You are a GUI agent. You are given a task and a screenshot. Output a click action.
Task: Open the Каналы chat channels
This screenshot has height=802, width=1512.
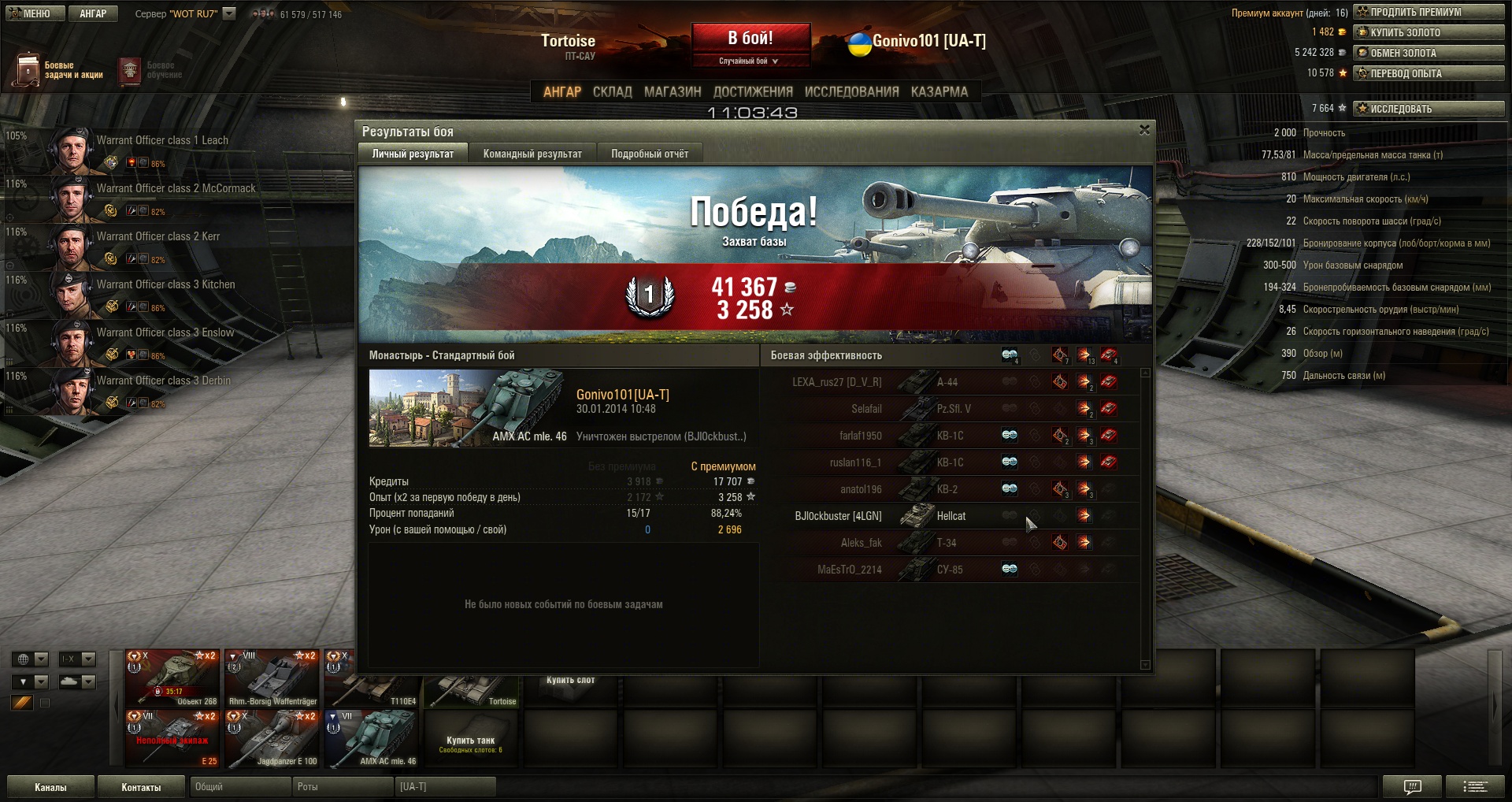[x=50, y=787]
